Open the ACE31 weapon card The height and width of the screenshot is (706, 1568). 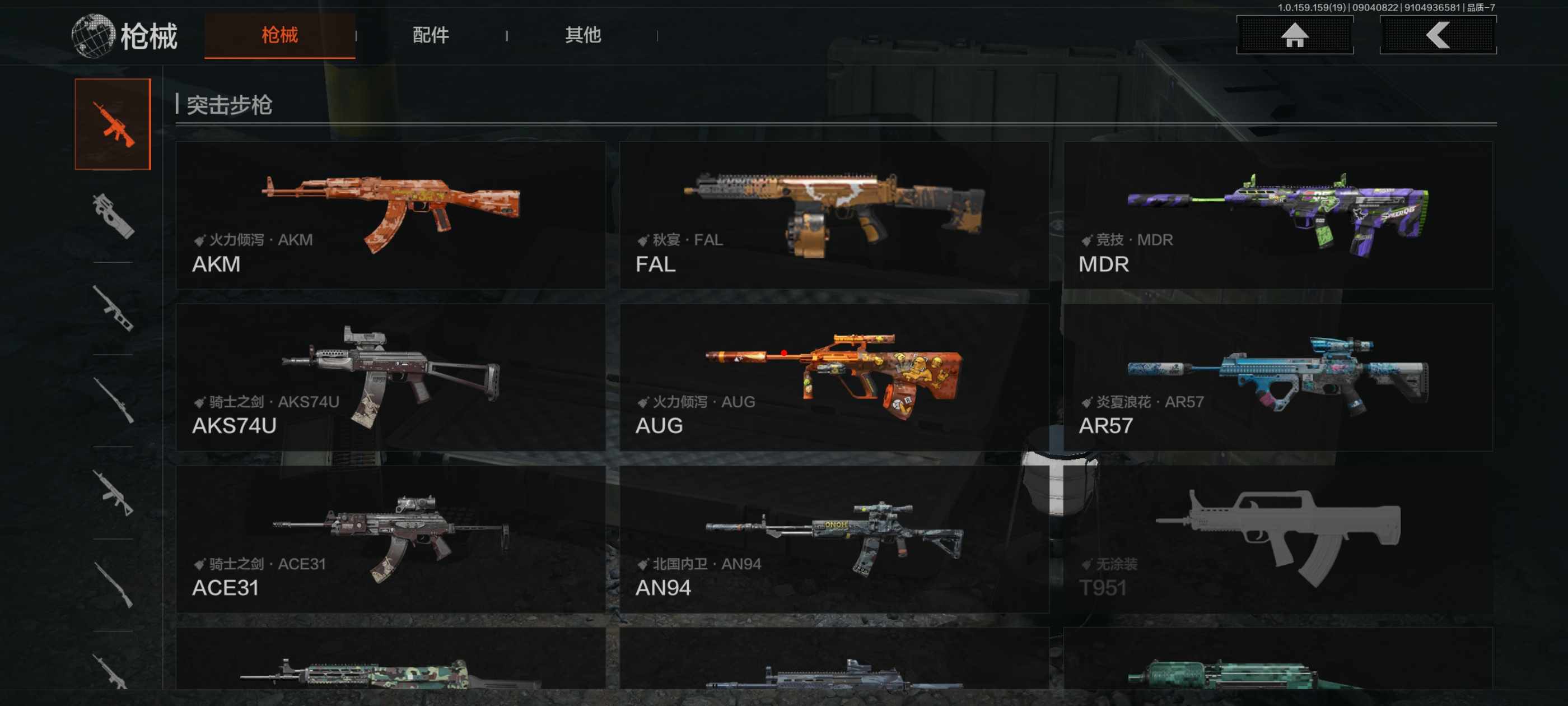pos(390,539)
